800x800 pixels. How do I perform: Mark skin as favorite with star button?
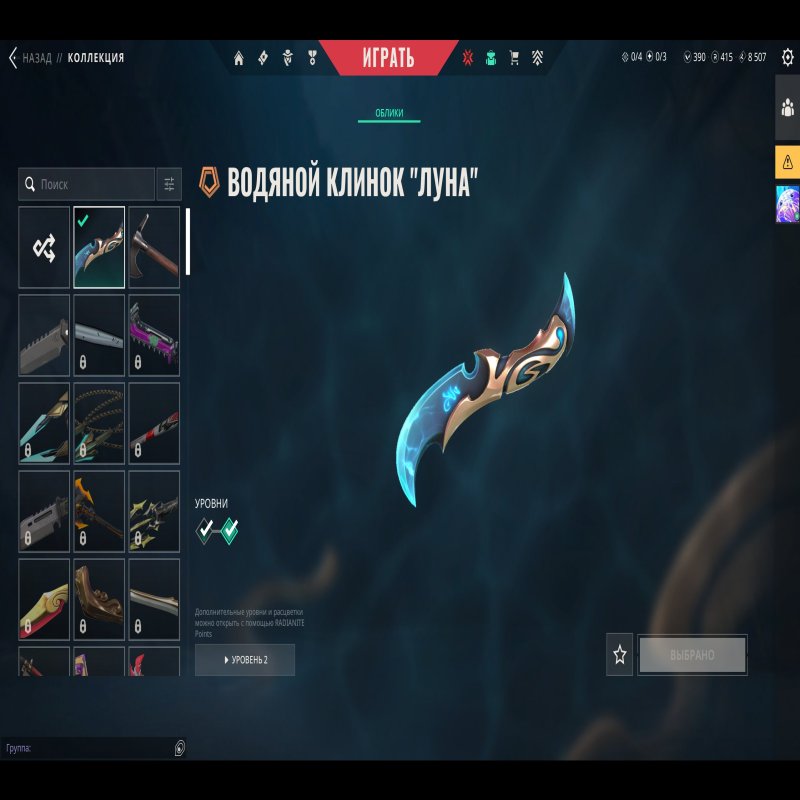620,655
